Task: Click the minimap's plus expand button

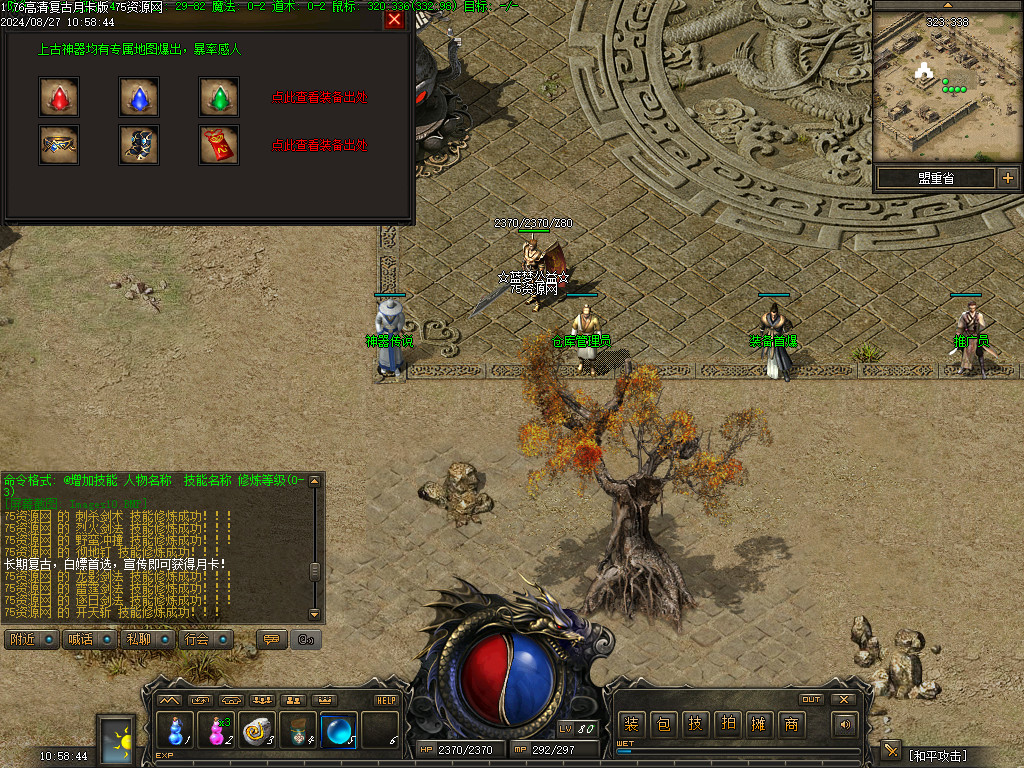Action: [1007, 178]
